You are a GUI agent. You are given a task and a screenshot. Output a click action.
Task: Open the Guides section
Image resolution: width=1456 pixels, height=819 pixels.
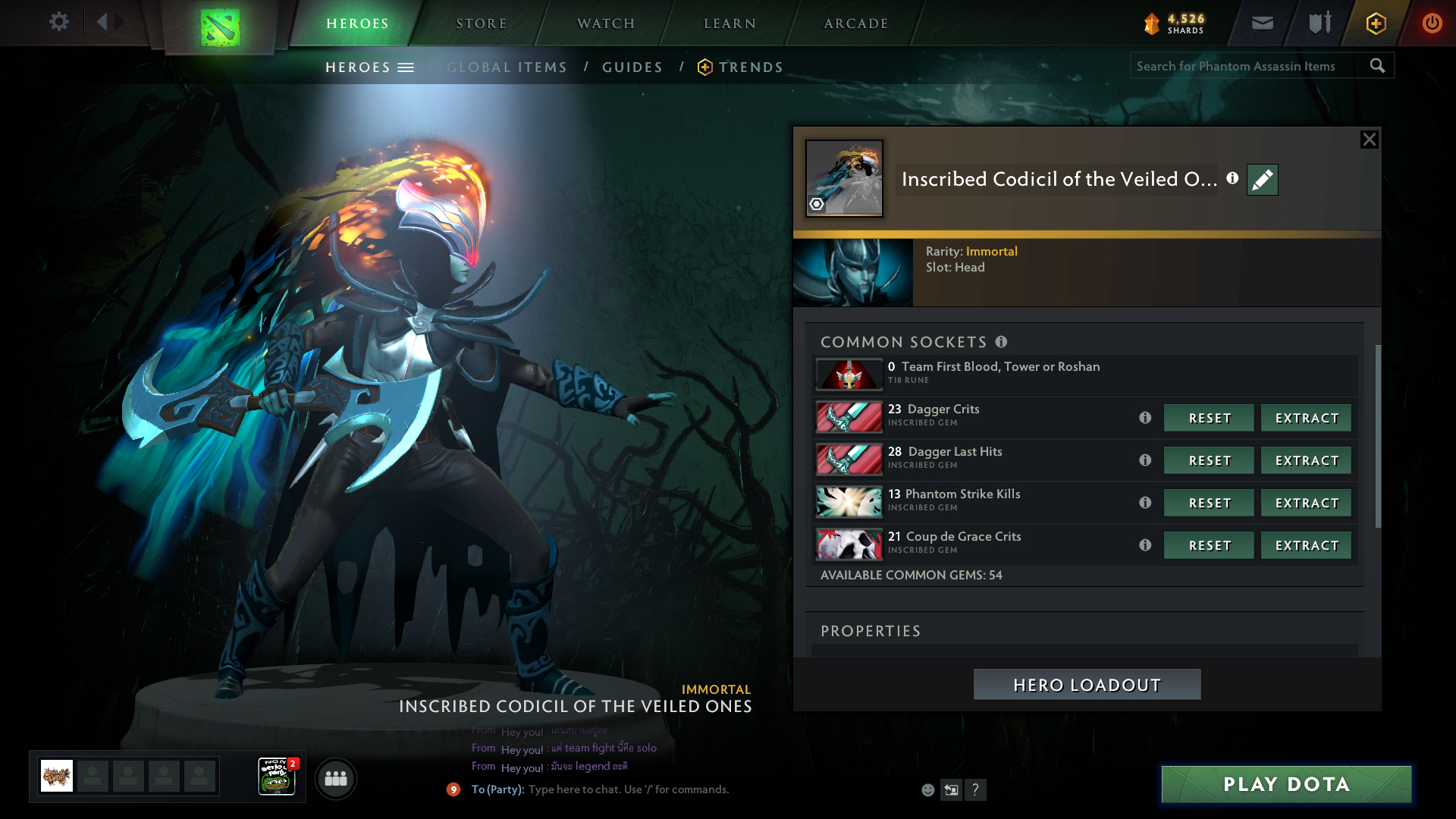coord(632,67)
